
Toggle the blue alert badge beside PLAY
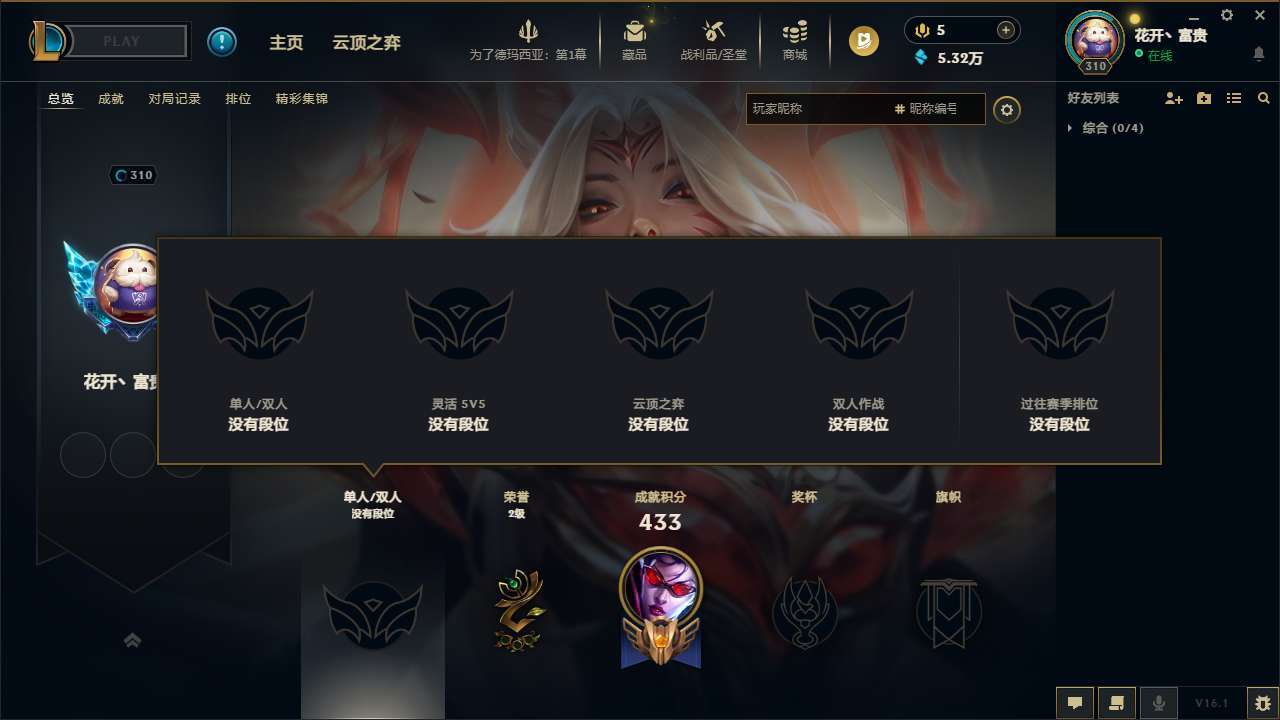coord(222,41)
